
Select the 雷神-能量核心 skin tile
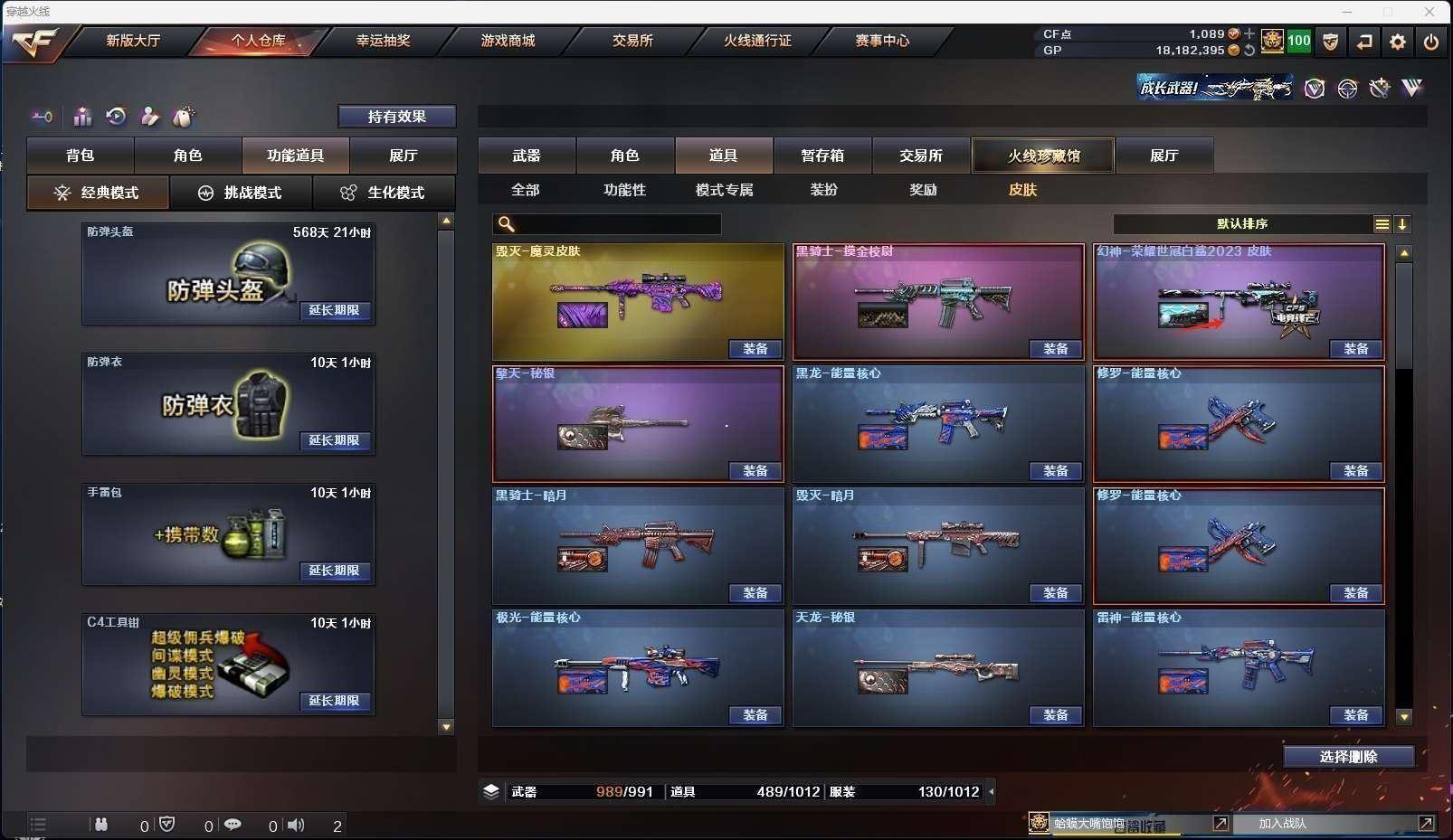pyautogui.click(x=1238, y=665)
